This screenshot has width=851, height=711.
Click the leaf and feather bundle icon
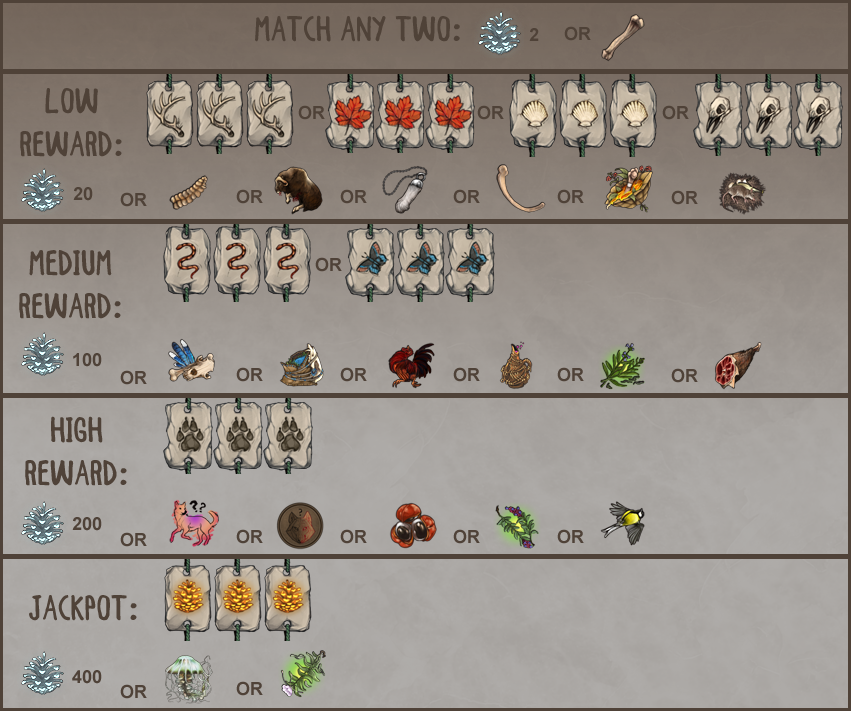coord(628,188)
